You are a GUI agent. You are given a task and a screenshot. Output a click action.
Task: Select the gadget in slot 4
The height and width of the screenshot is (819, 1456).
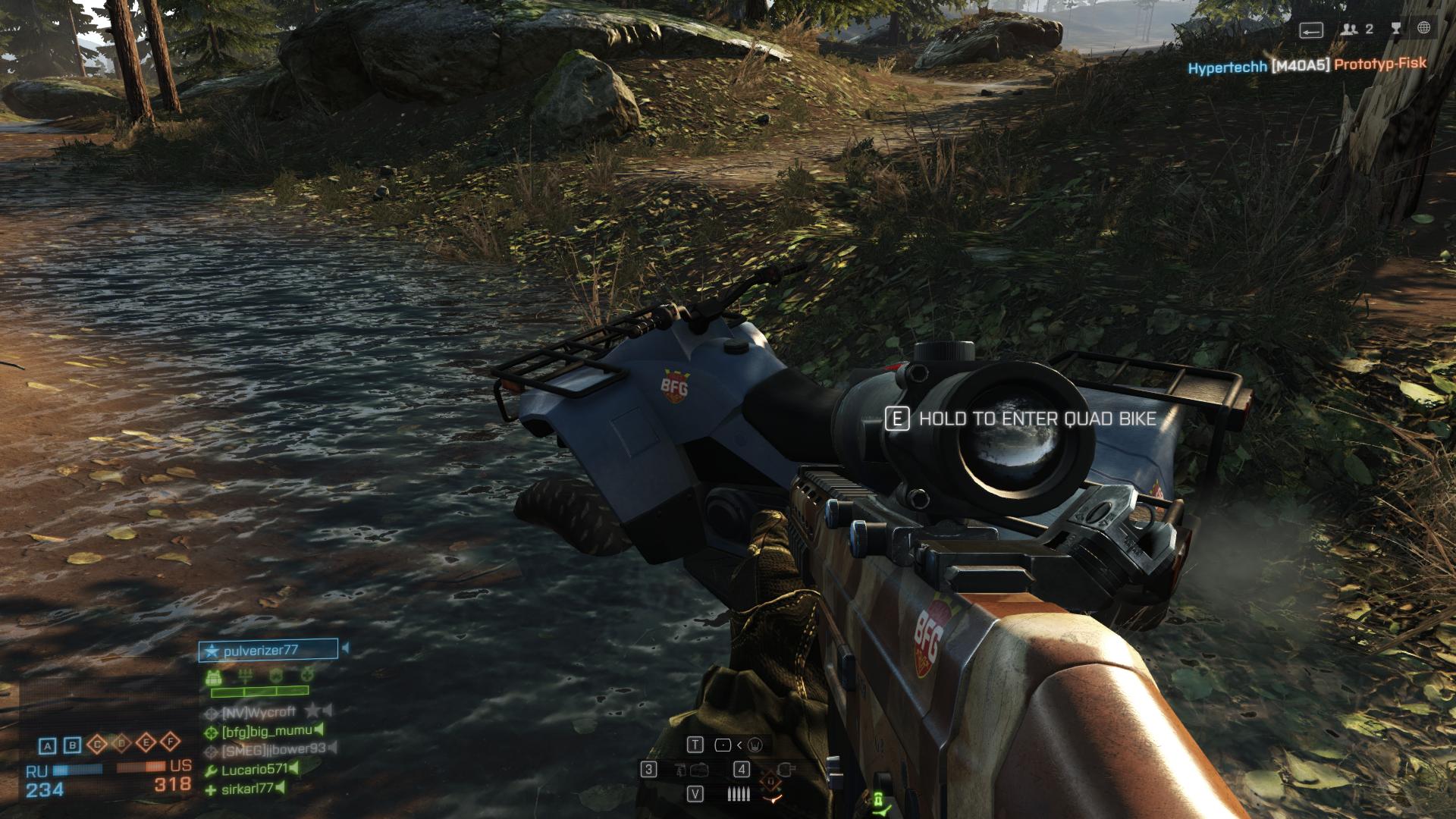point(786,770)
